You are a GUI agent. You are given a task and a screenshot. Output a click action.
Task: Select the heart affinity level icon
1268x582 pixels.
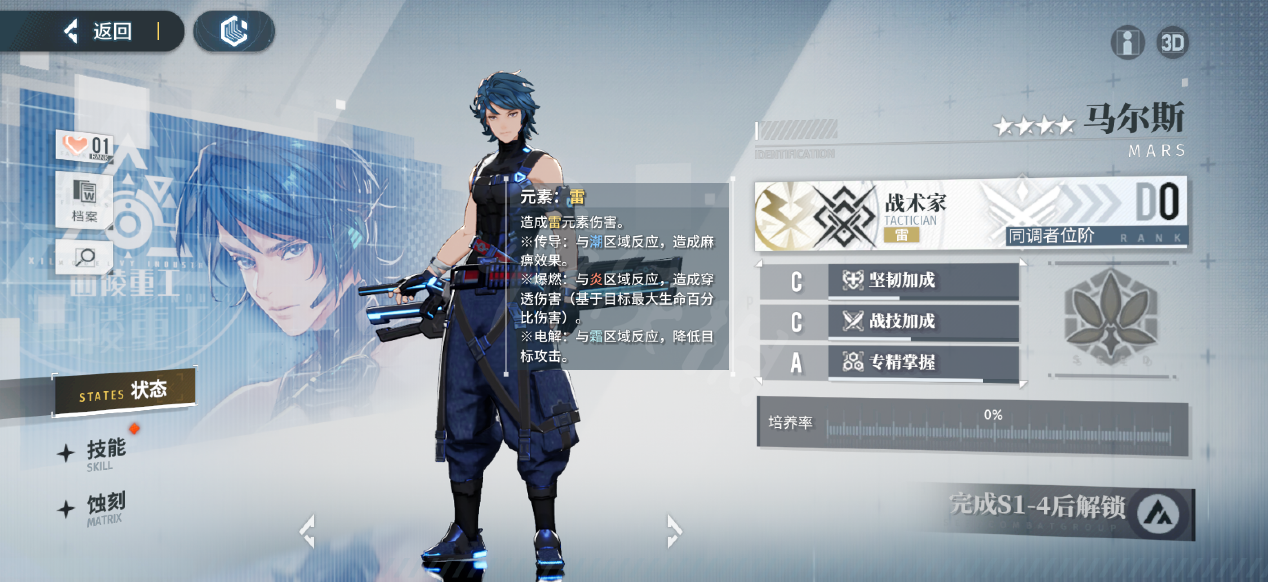point(86,147)
